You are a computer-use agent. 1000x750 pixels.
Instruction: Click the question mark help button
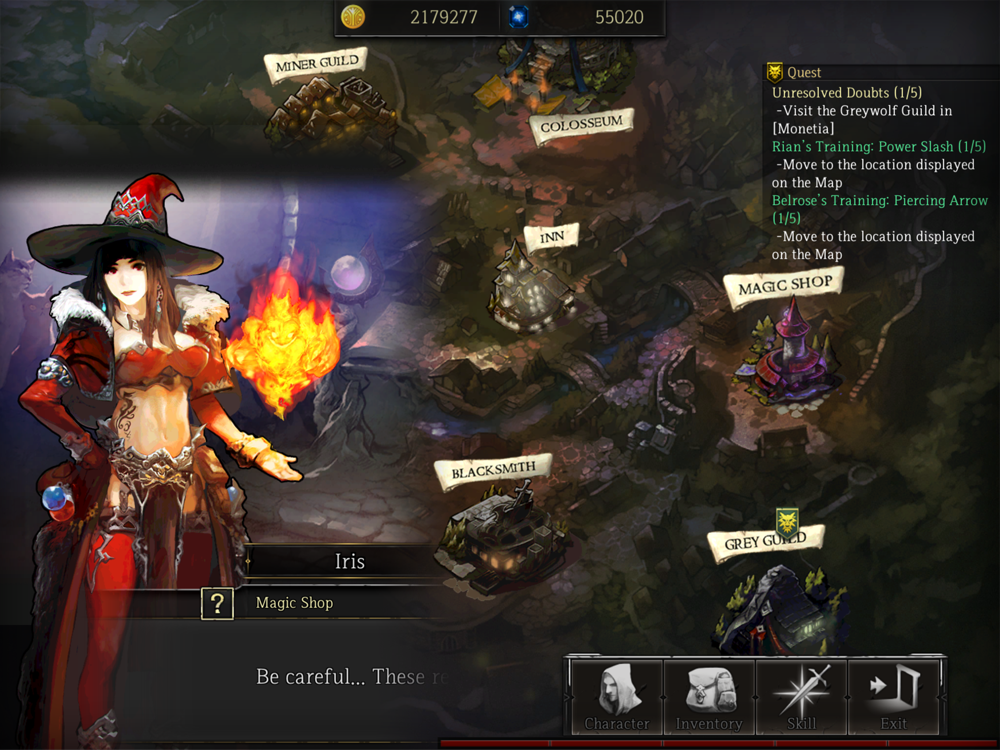click(x=218, y=603)
